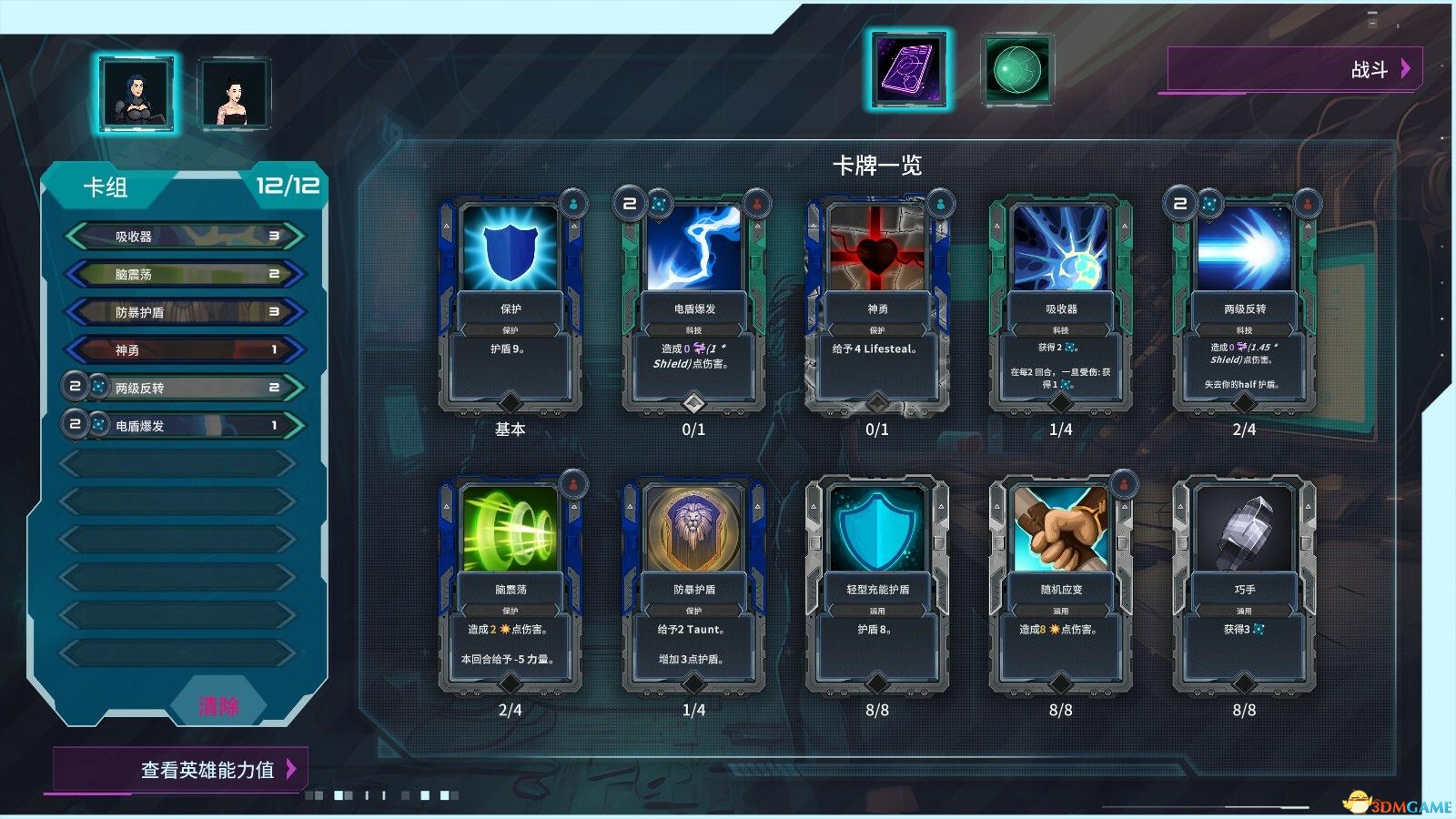The image size is (1456, 819).
Task: Expand the 吸收器 deck entry
Action: [x=182, y=235]
